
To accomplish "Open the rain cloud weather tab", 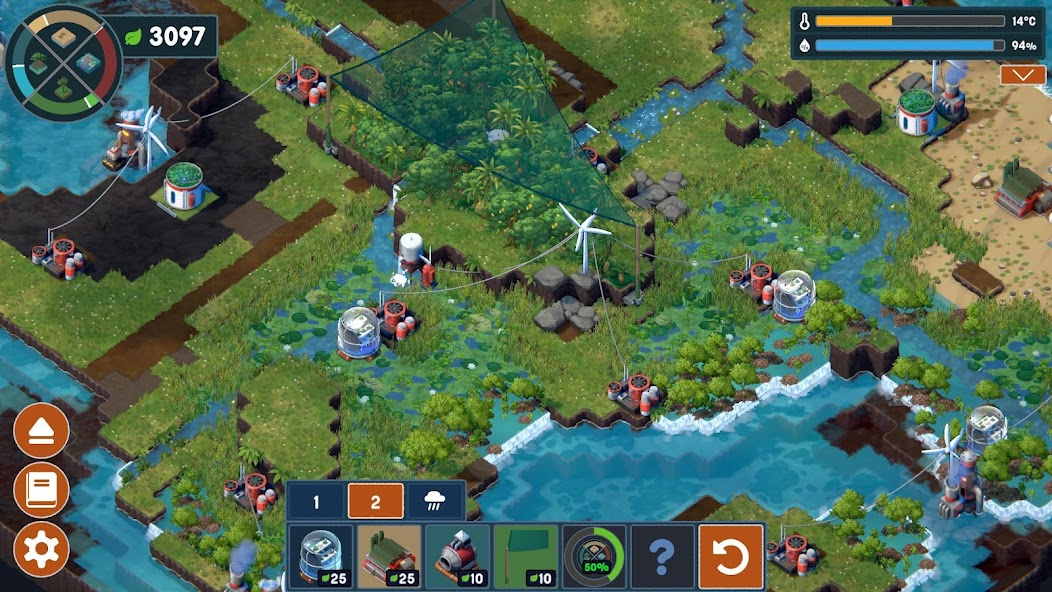I will [436, 502].
